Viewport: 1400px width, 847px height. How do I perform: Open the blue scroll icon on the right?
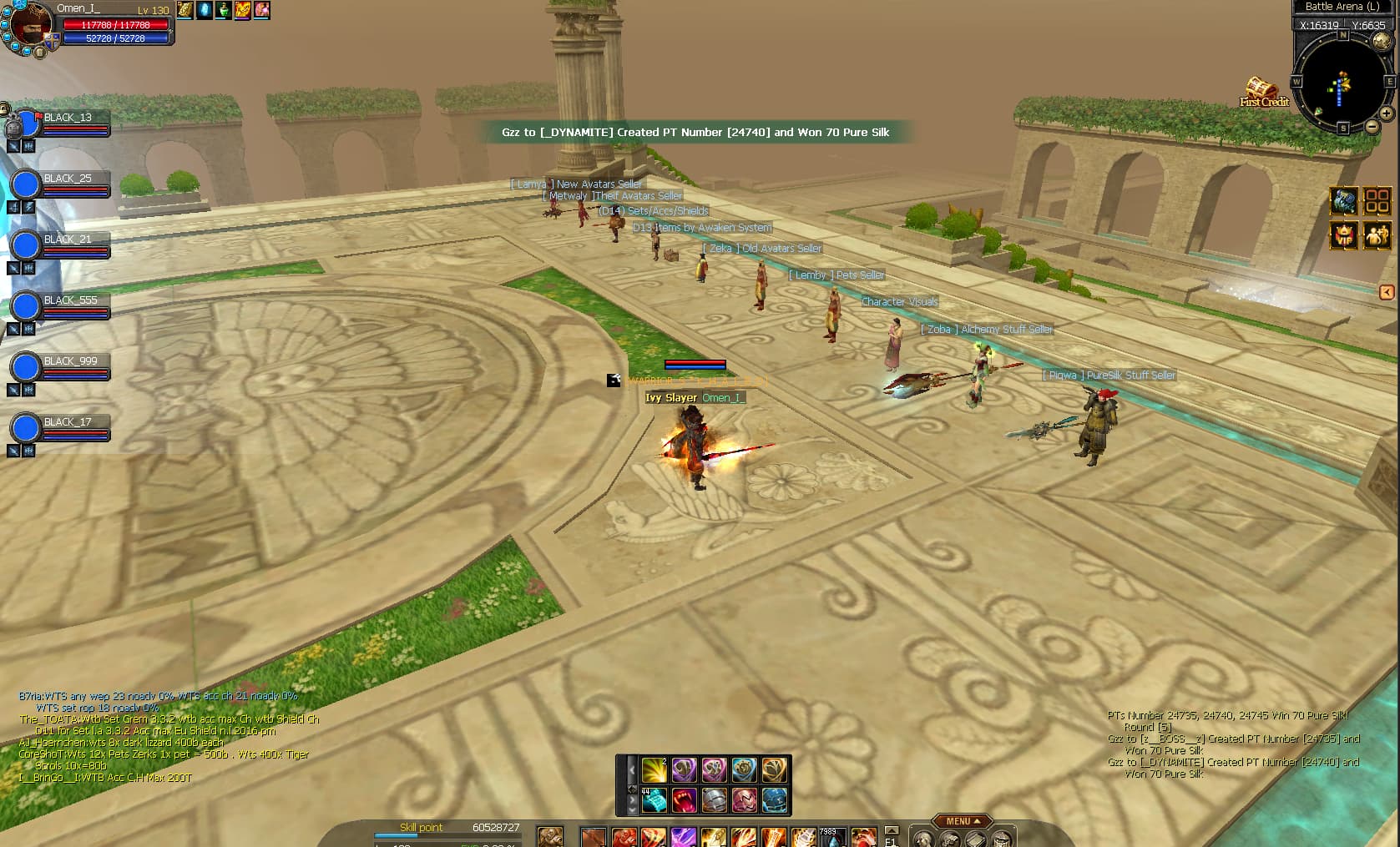[x=1343, y=201]
